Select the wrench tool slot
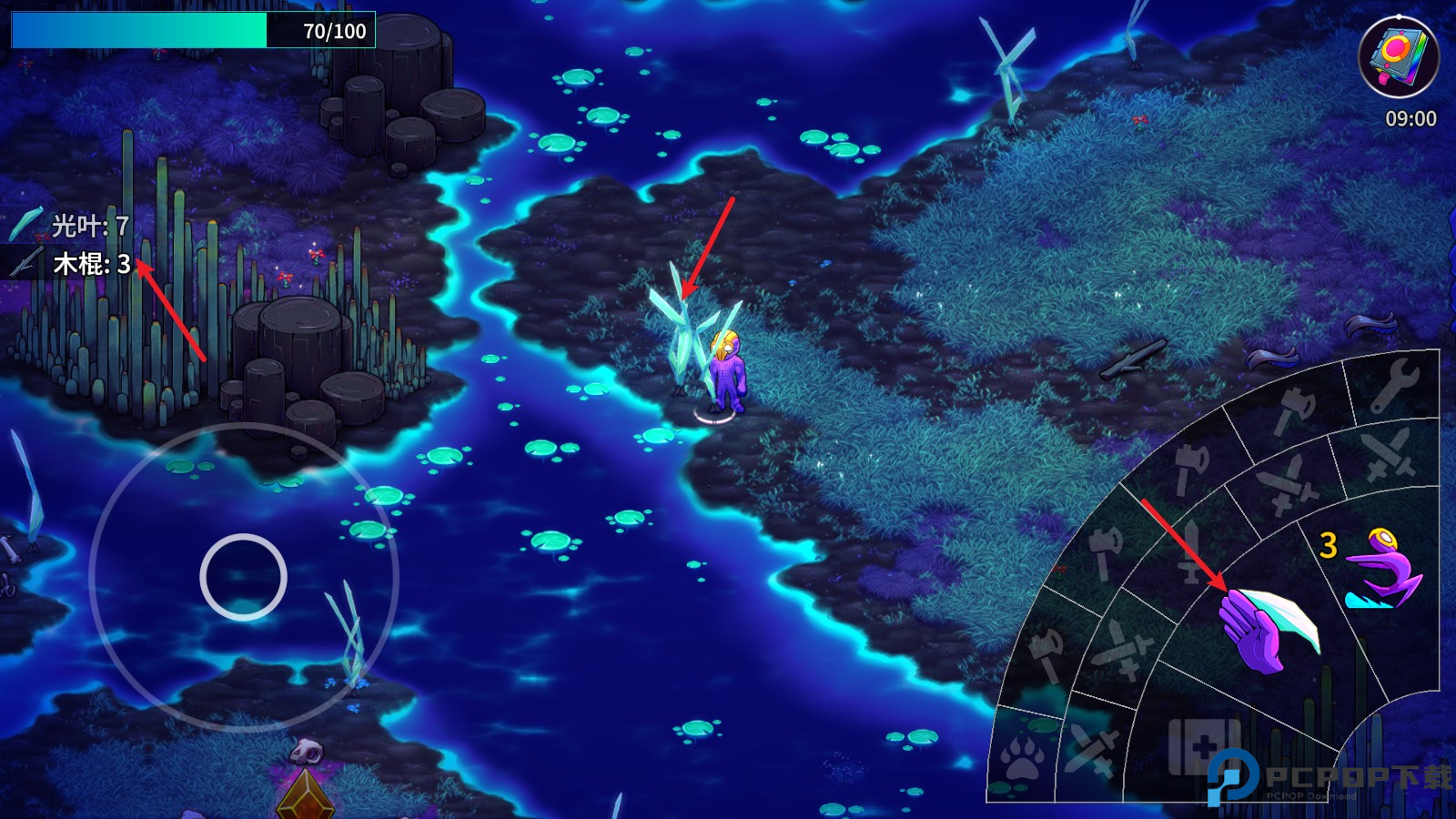The height and width of the screenshot is (819, 1456). (x=1393, y=384)
